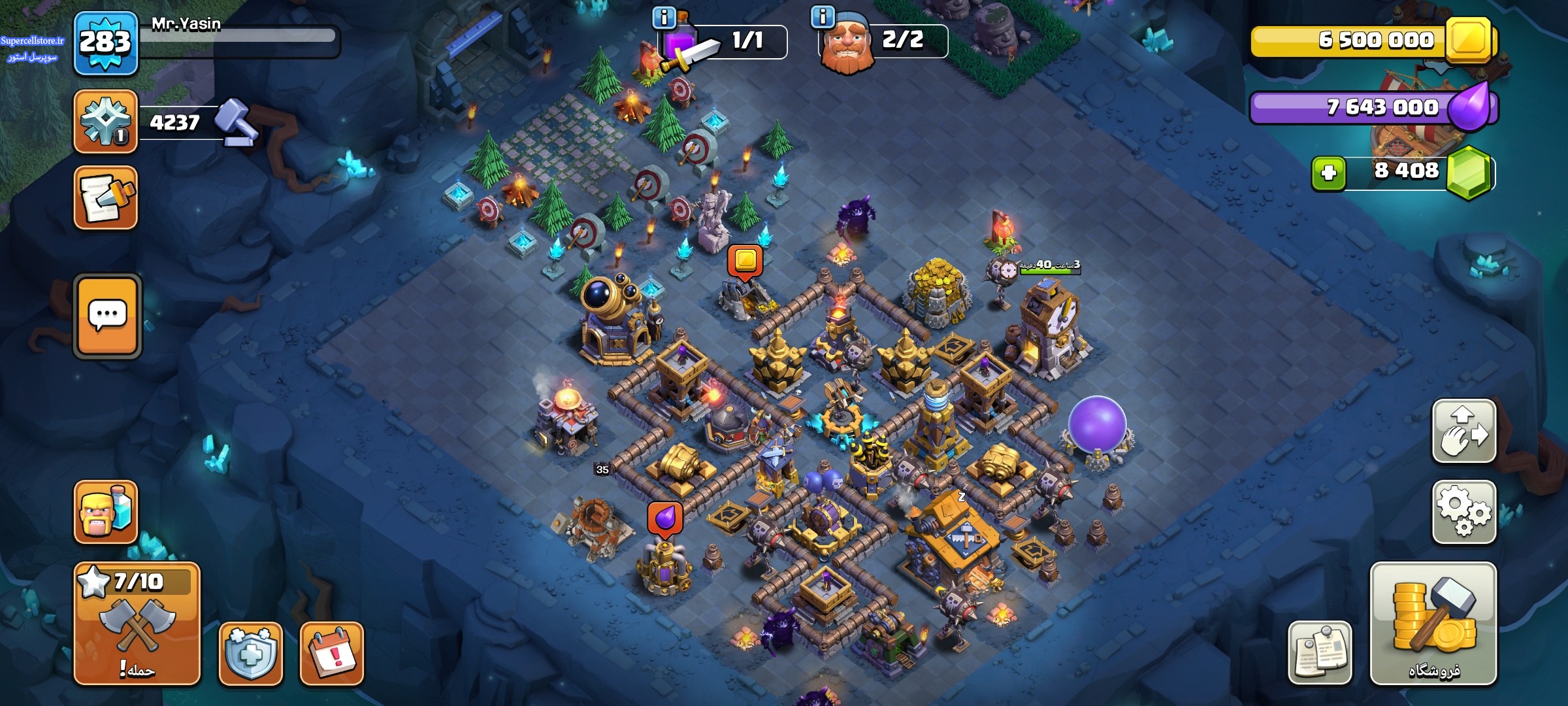Image resolution: width=1568 pixels, height=706 pixels.
Task: Show the league trophy badge details
Action: pyautogui.click(x=105, y=122)
